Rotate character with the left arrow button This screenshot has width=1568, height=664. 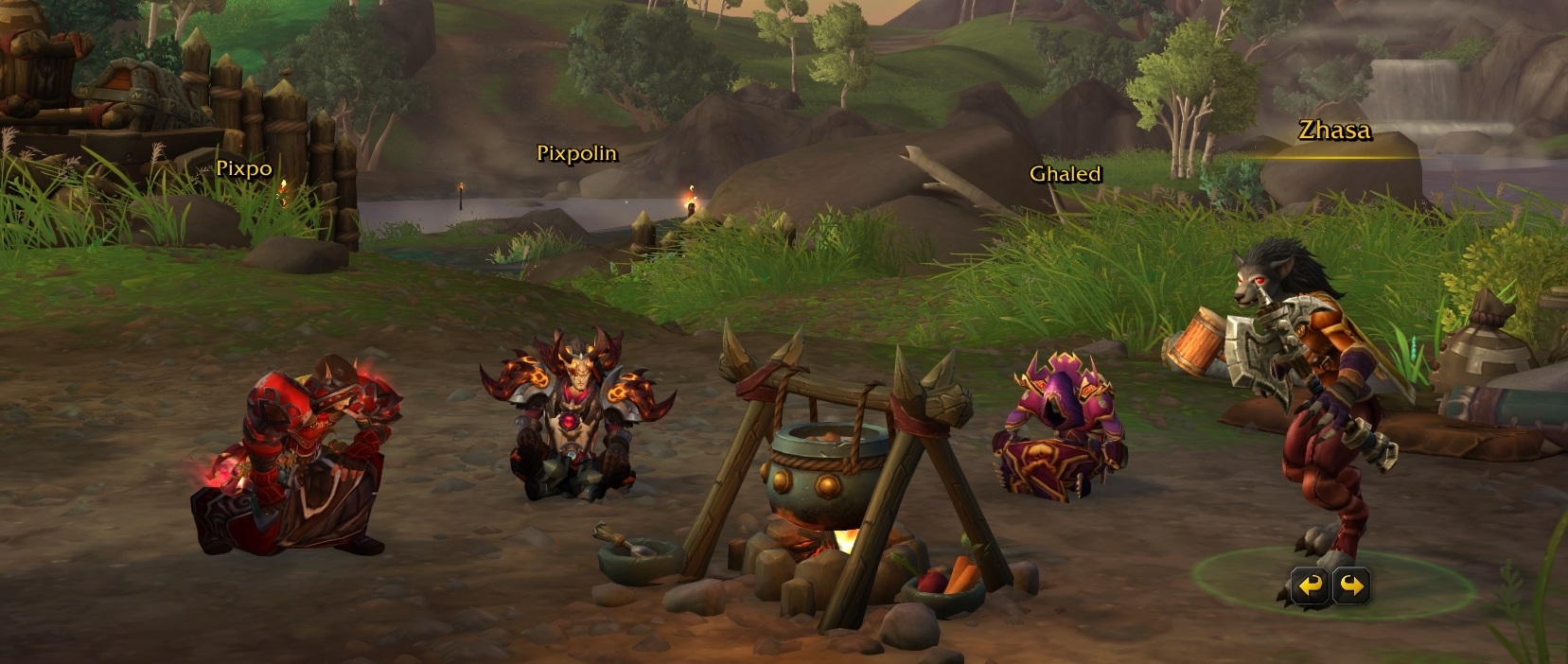pyautogui.click(x=1311, y=586)
